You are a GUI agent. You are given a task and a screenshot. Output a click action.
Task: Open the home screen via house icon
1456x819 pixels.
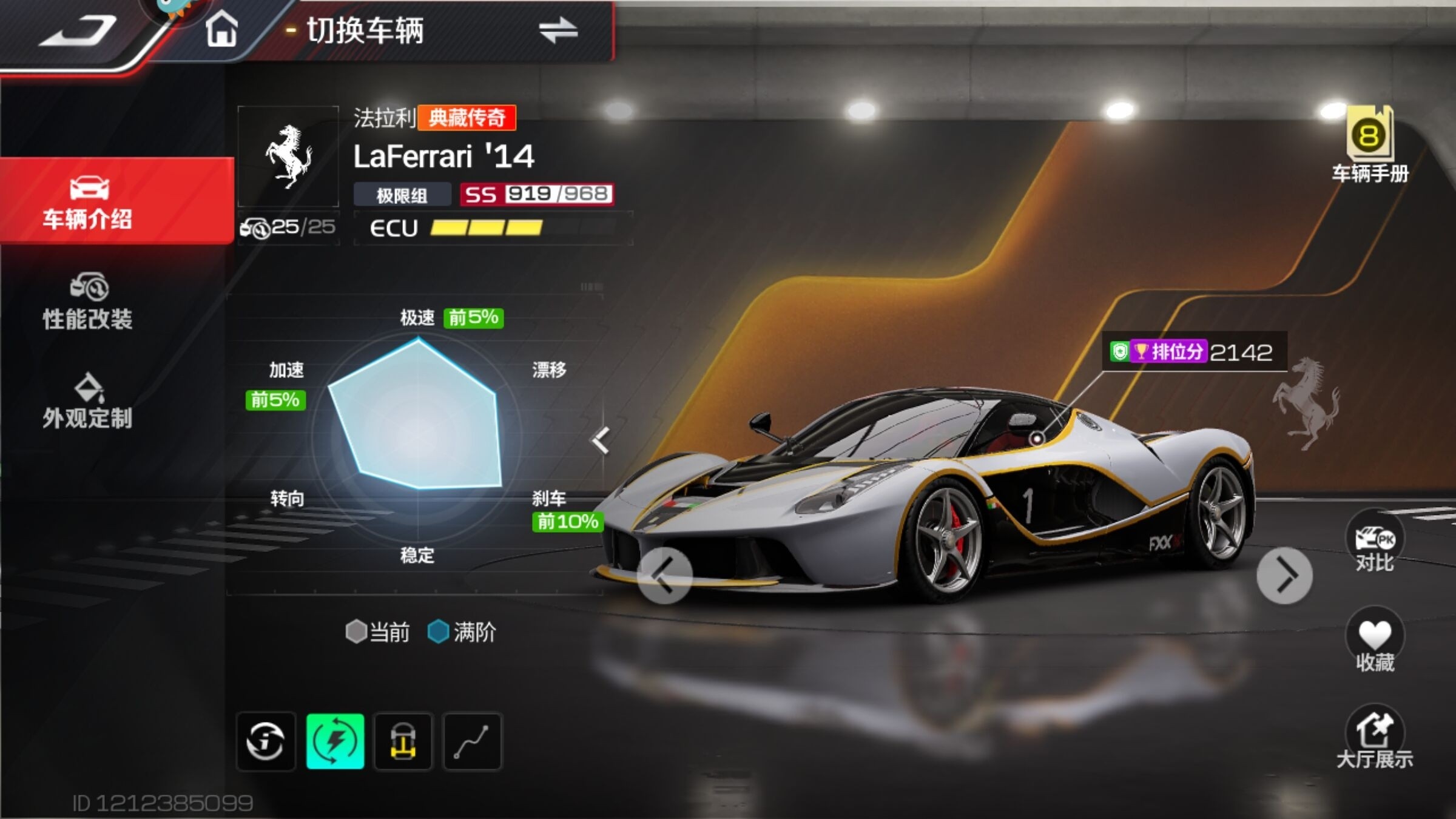[221, 30]
